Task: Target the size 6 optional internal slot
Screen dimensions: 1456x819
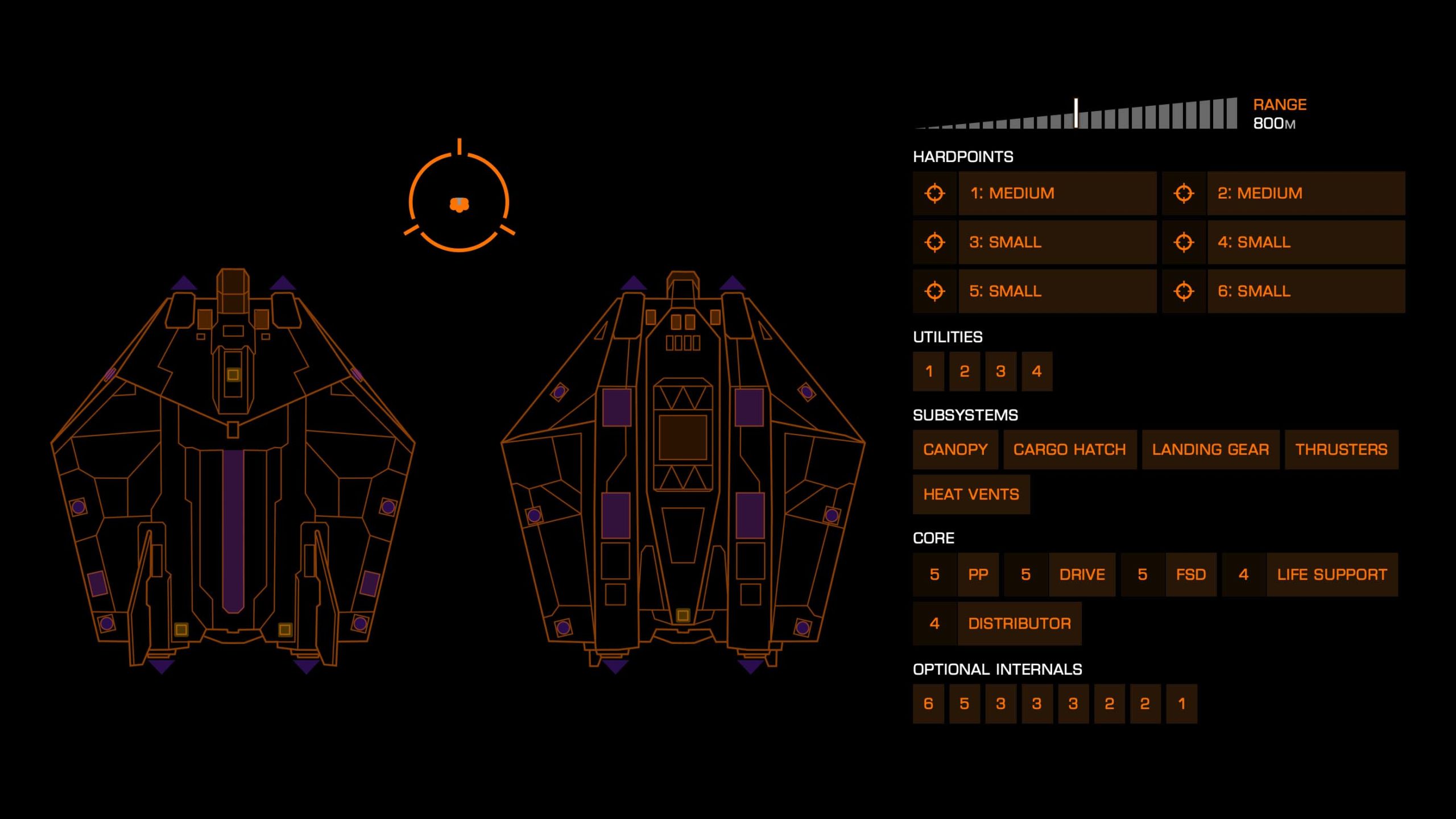Action: [928, 704]
